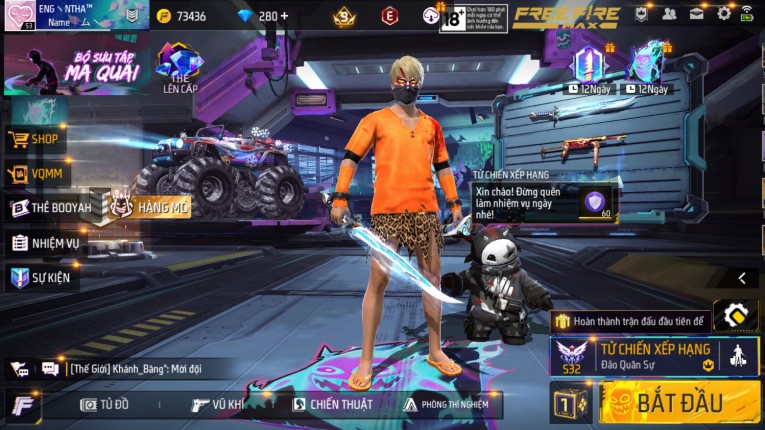Image resolution: width=765 pixels, height=430 pixels.
Task: Open the friends list icon
Action: pos(669,14)
